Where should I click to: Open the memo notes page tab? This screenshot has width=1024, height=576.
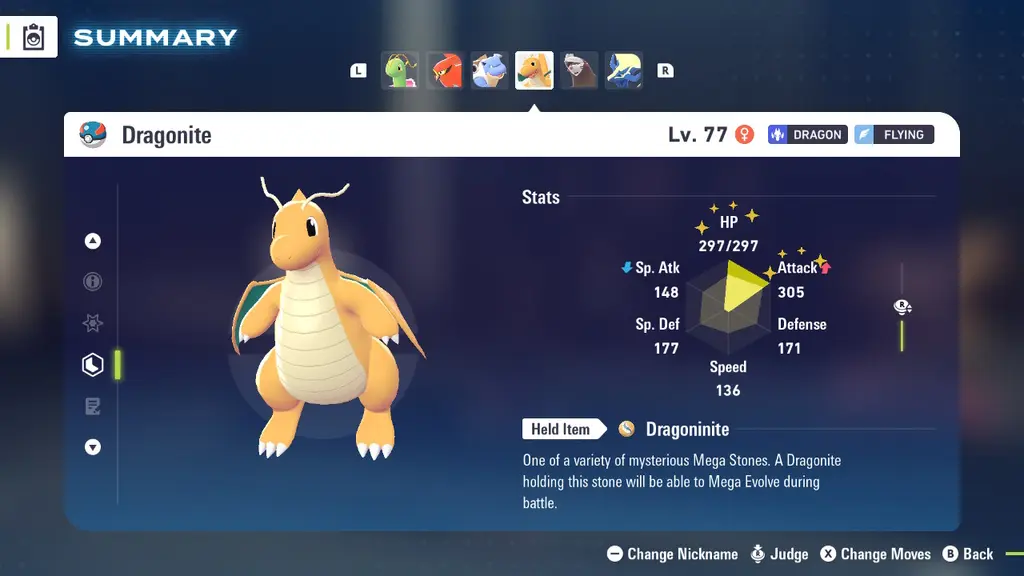[x=93, y=406]
